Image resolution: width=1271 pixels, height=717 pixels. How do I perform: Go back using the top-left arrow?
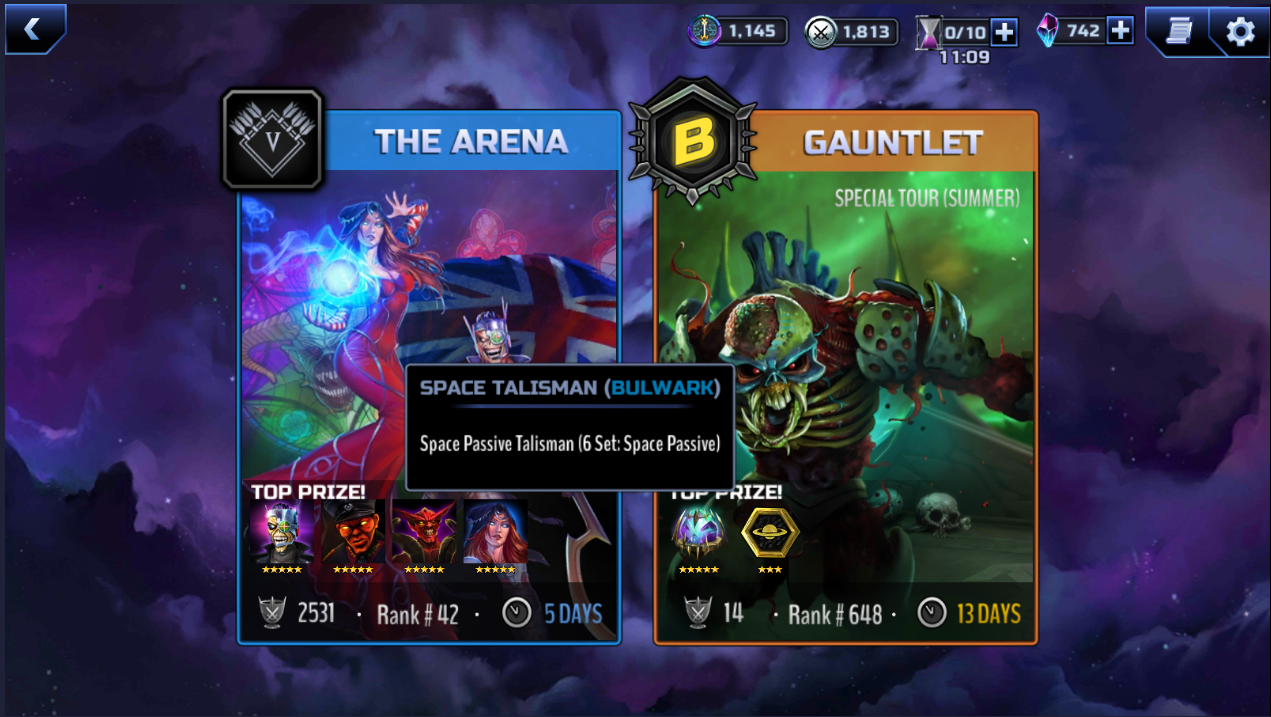click(x=34, y=29)
